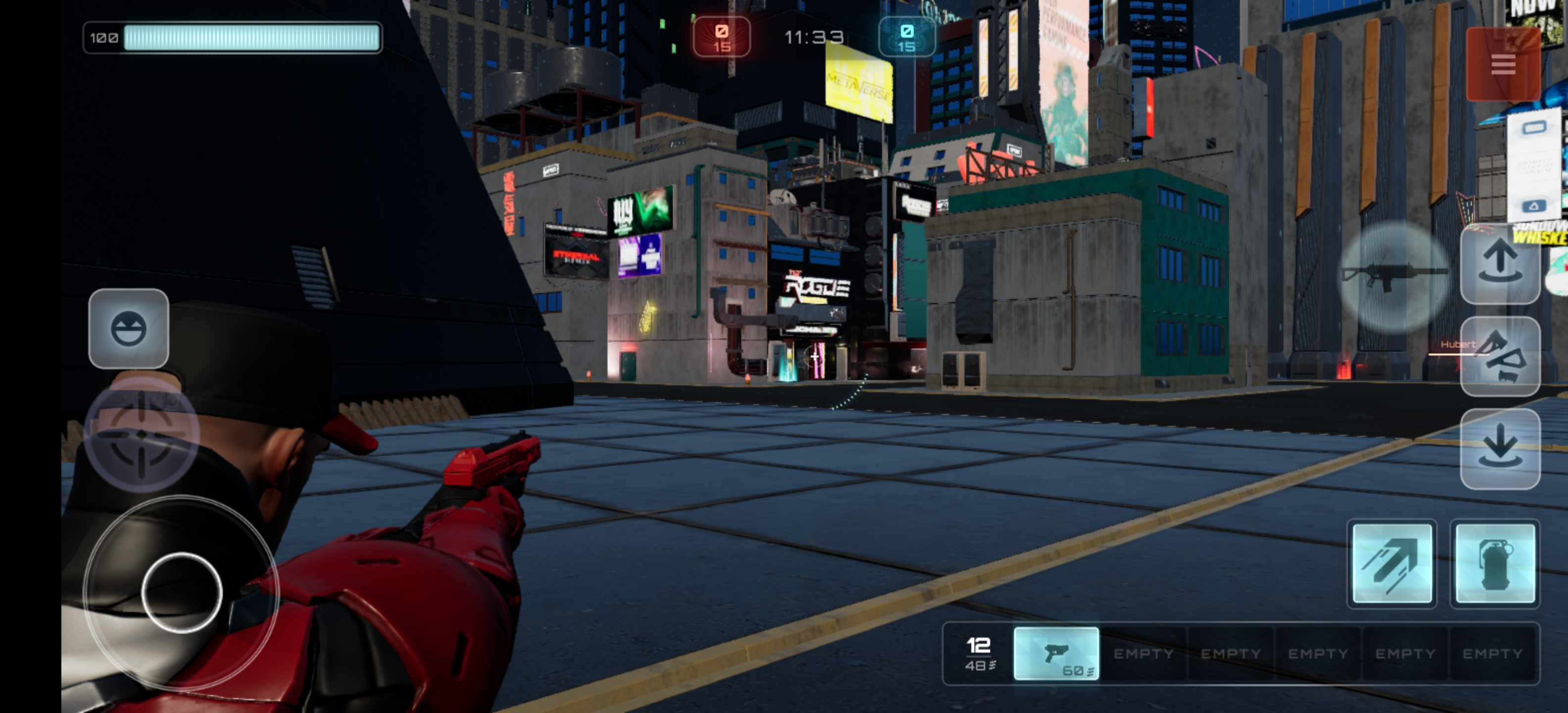
Task: Tap the virtual movement joystick
Action: (181, 593)
